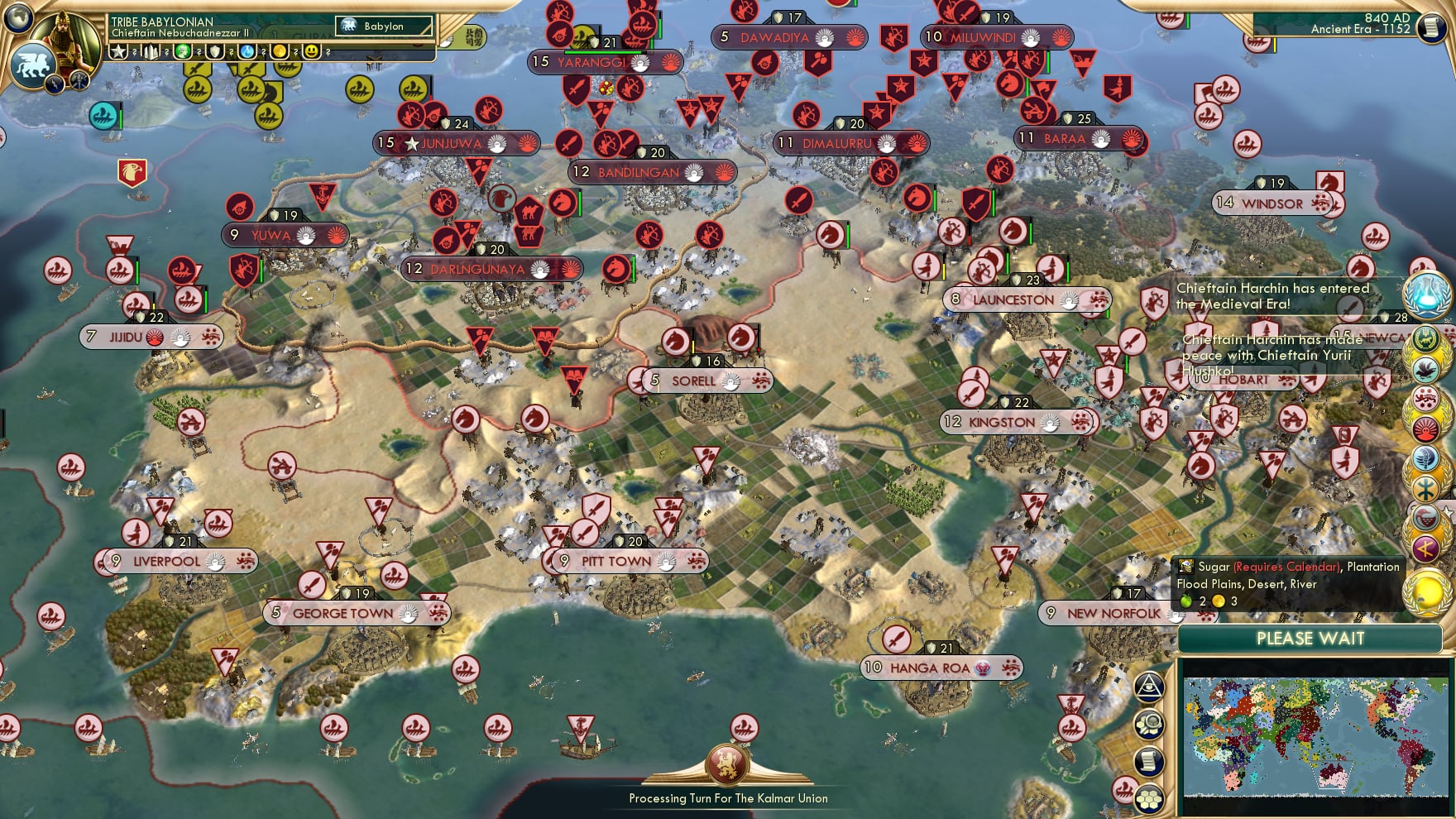Viewport: 1456px width, 819px height.
Task: Toggle the hex grid overlay icon
Action: (1148, 799)
